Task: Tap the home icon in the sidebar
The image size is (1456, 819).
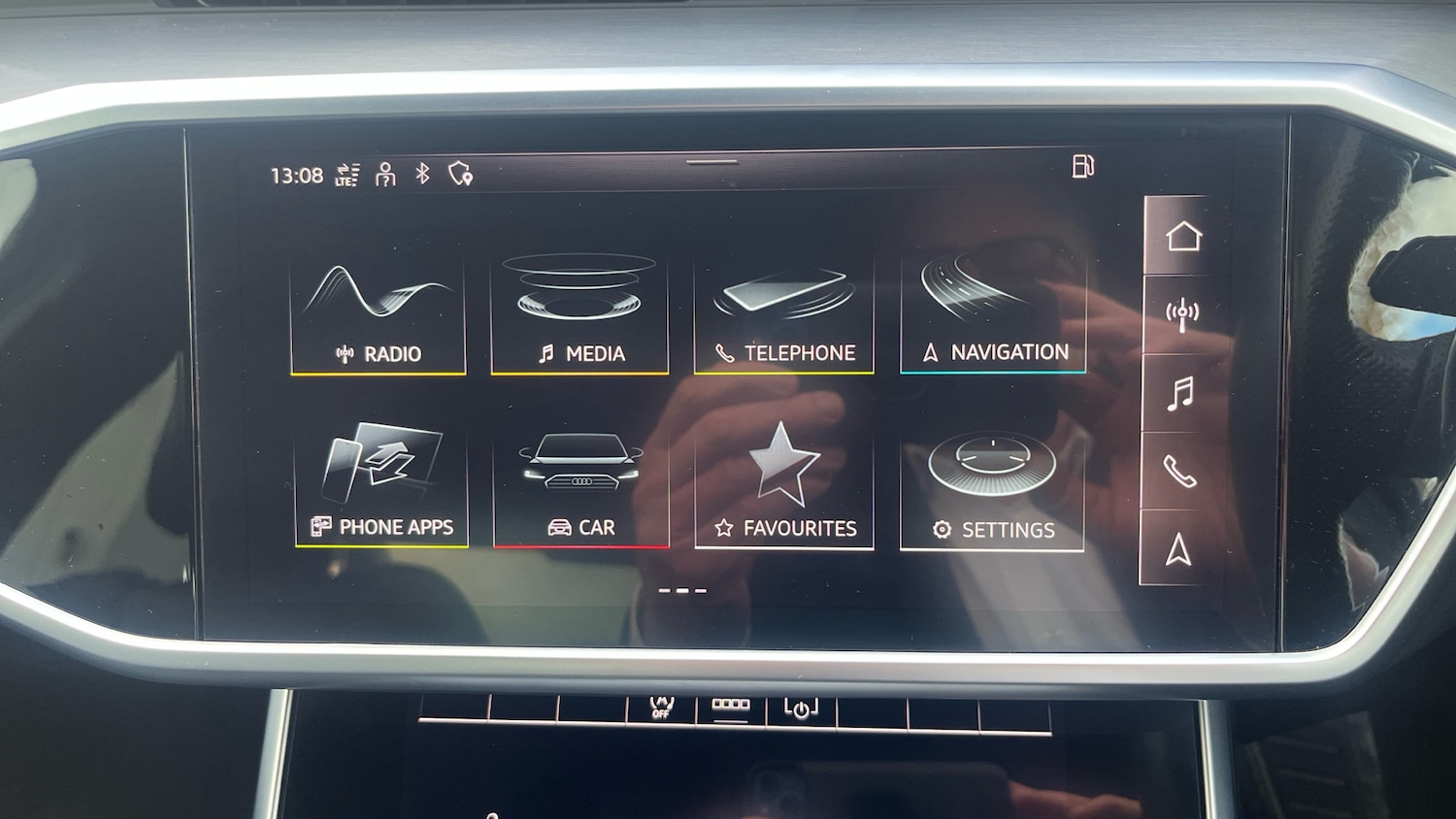Action: point(1183,236)
